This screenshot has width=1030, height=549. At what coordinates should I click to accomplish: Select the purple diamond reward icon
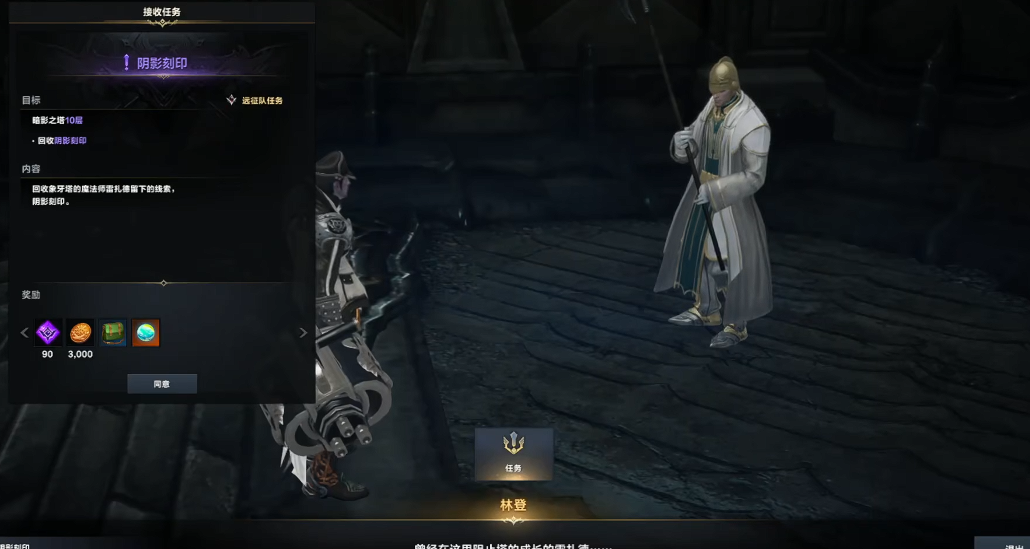(x=48, y=333)
